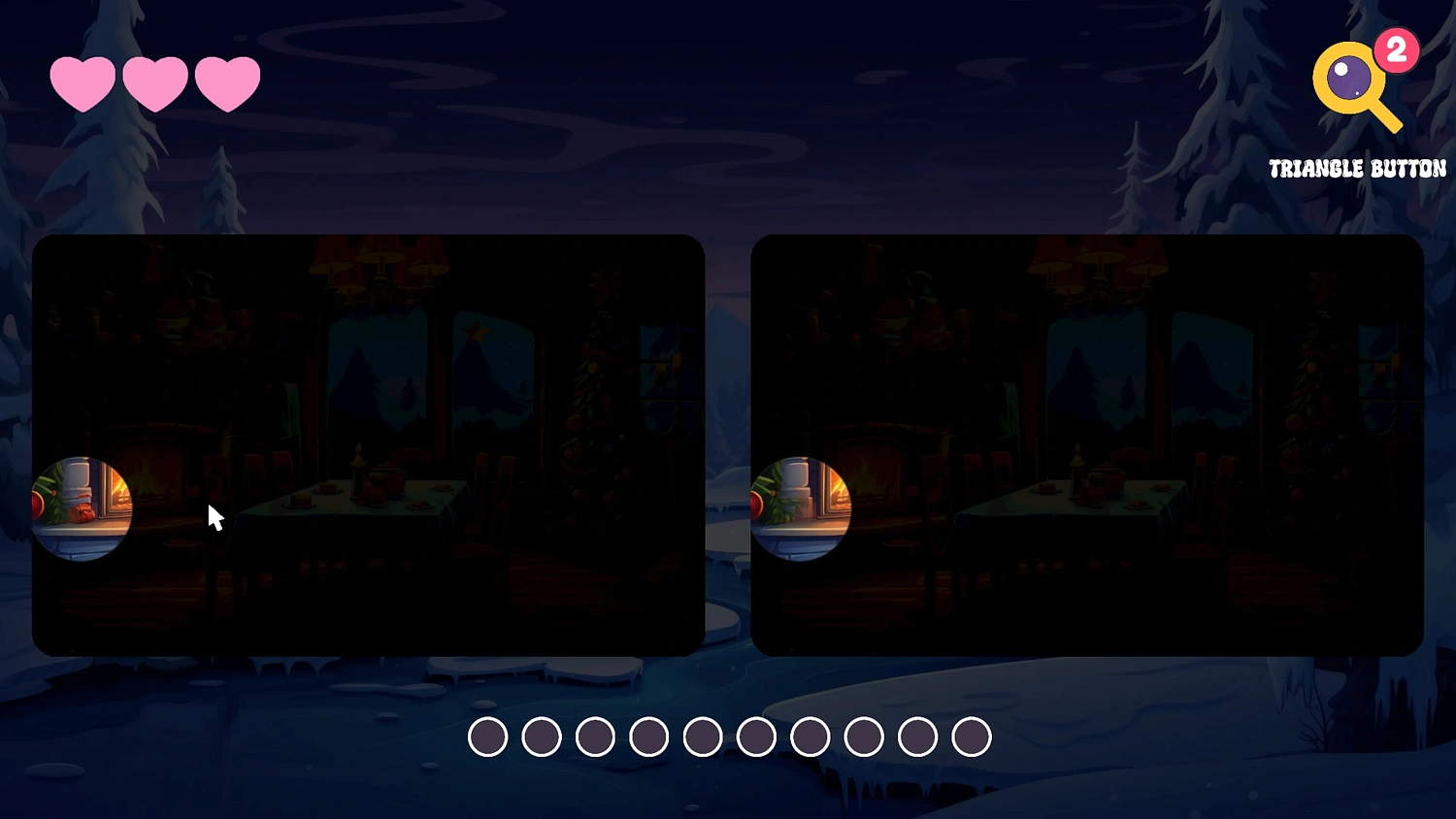Select the right puzzle image panel

tap(1087, 443)
